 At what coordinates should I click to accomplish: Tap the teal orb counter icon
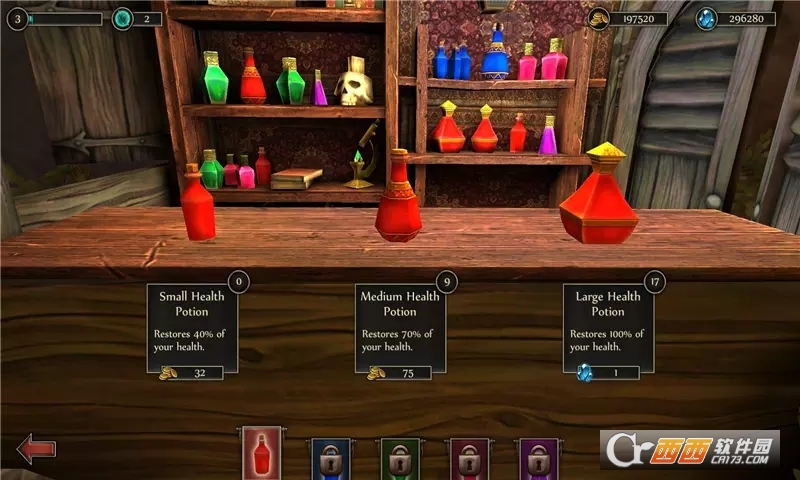click(122, 18)
